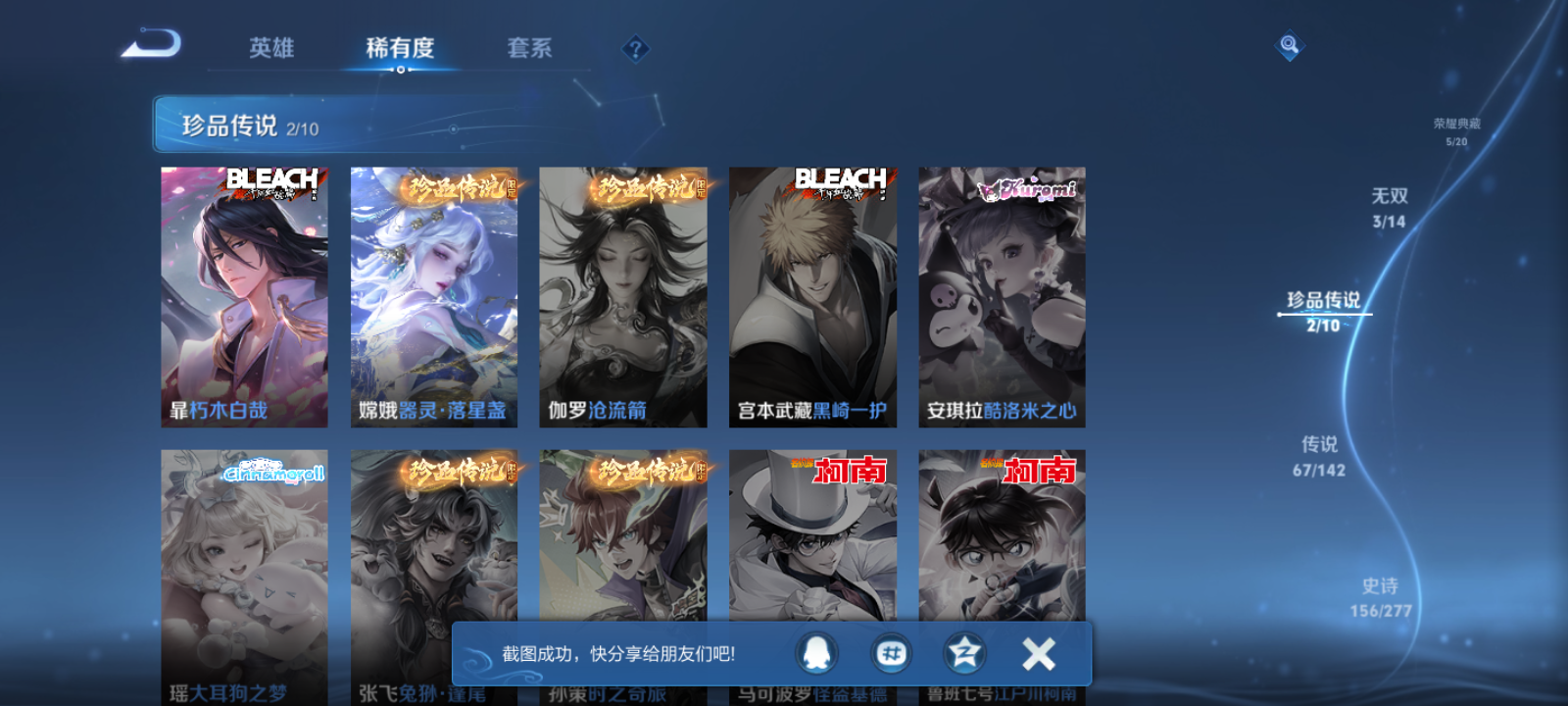Dismiss the screenshot banner with the X

(1038, 650)
